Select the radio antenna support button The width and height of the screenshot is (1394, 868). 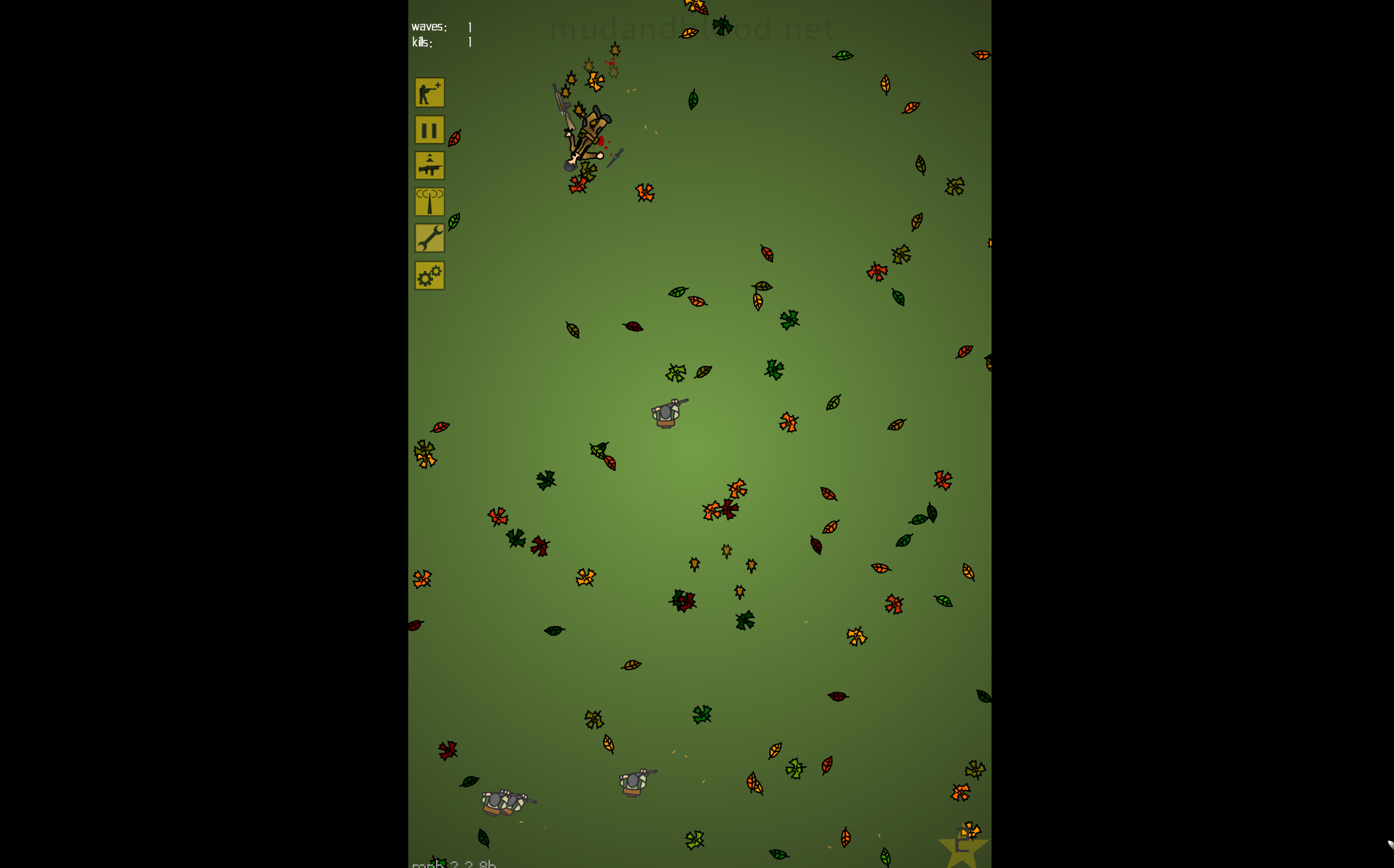(x=429, y=202)
